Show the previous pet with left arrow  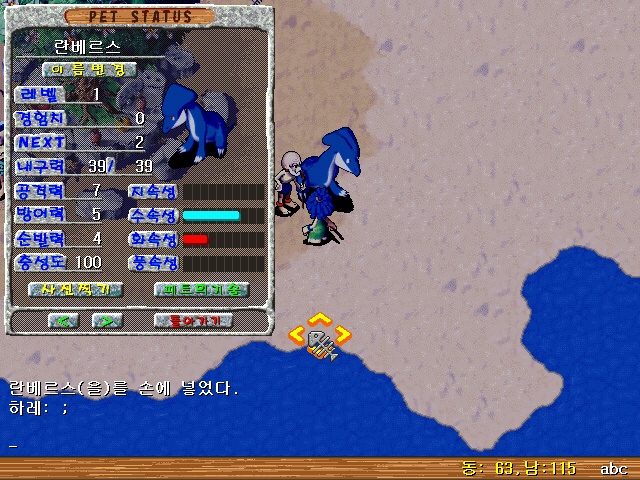coord(64,321)
